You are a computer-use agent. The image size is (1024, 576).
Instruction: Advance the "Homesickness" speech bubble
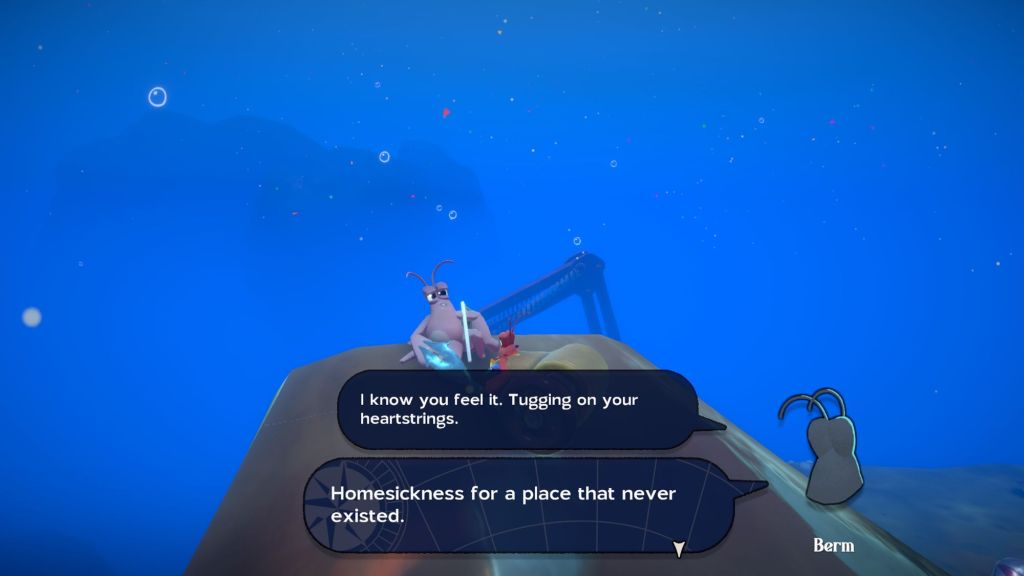[520, 505]
